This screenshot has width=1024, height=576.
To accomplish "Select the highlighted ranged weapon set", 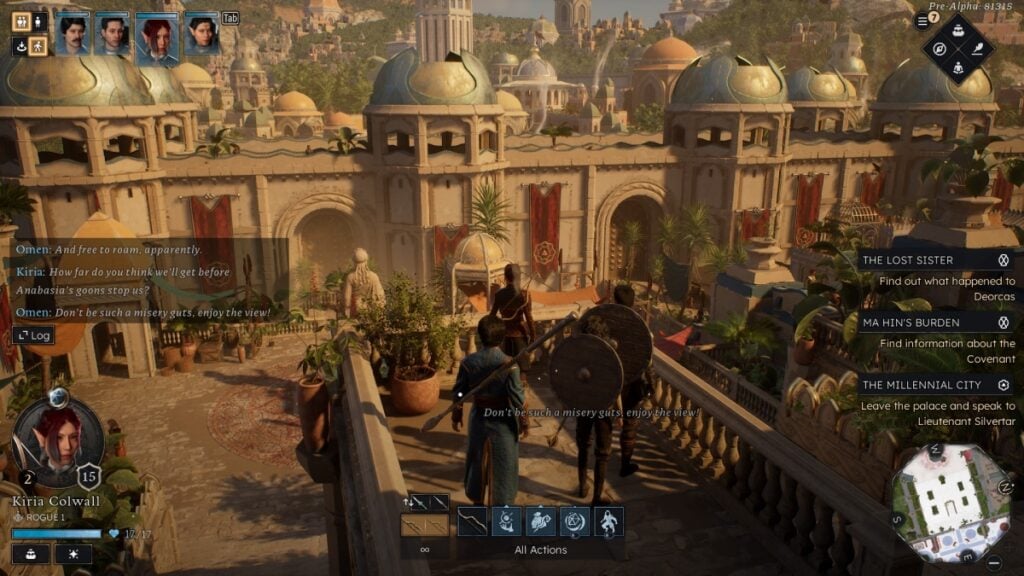I will click(x=424, y=525).
